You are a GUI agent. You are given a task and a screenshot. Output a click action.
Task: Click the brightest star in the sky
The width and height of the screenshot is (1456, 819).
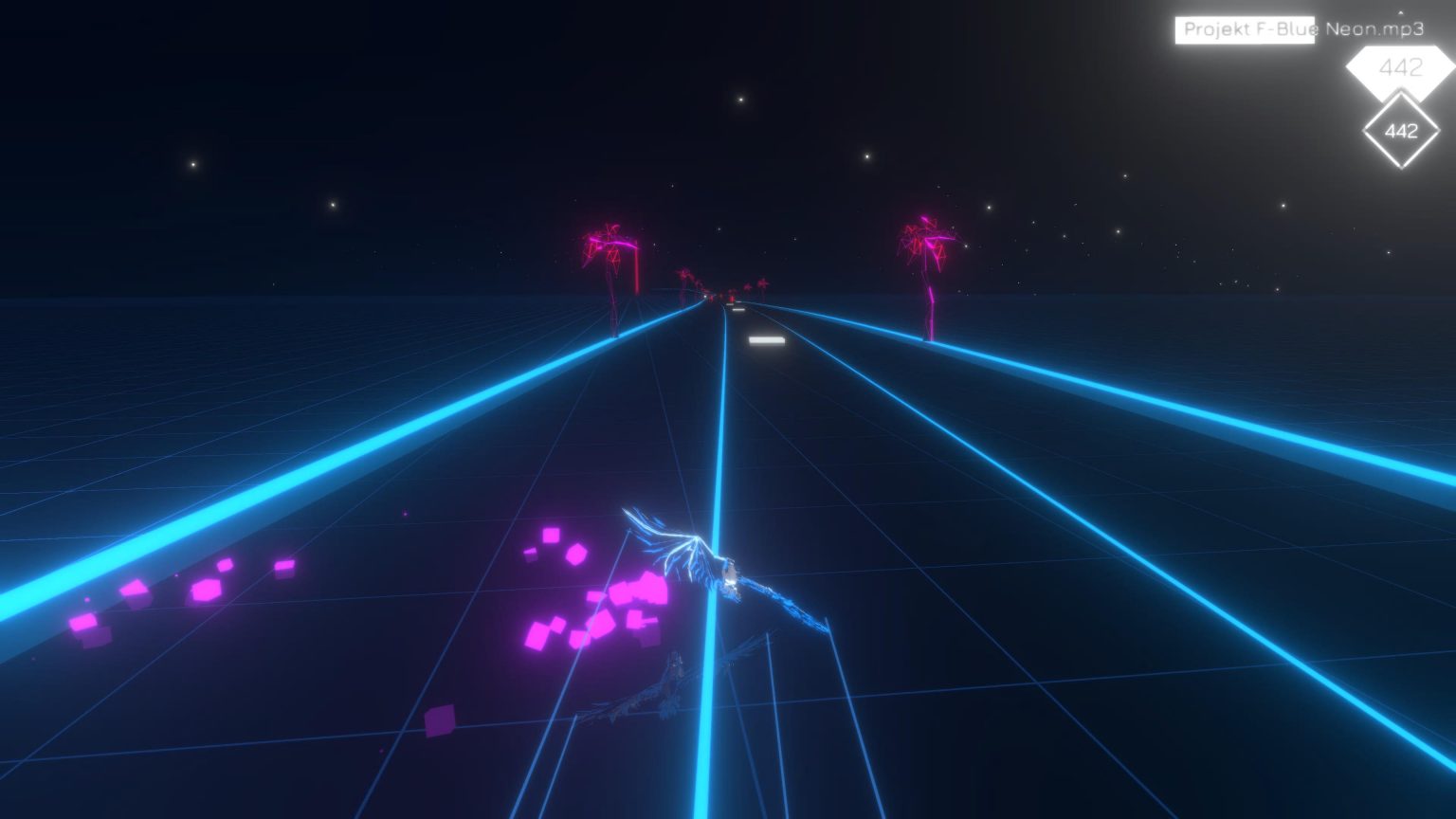(x=740, y=99)
